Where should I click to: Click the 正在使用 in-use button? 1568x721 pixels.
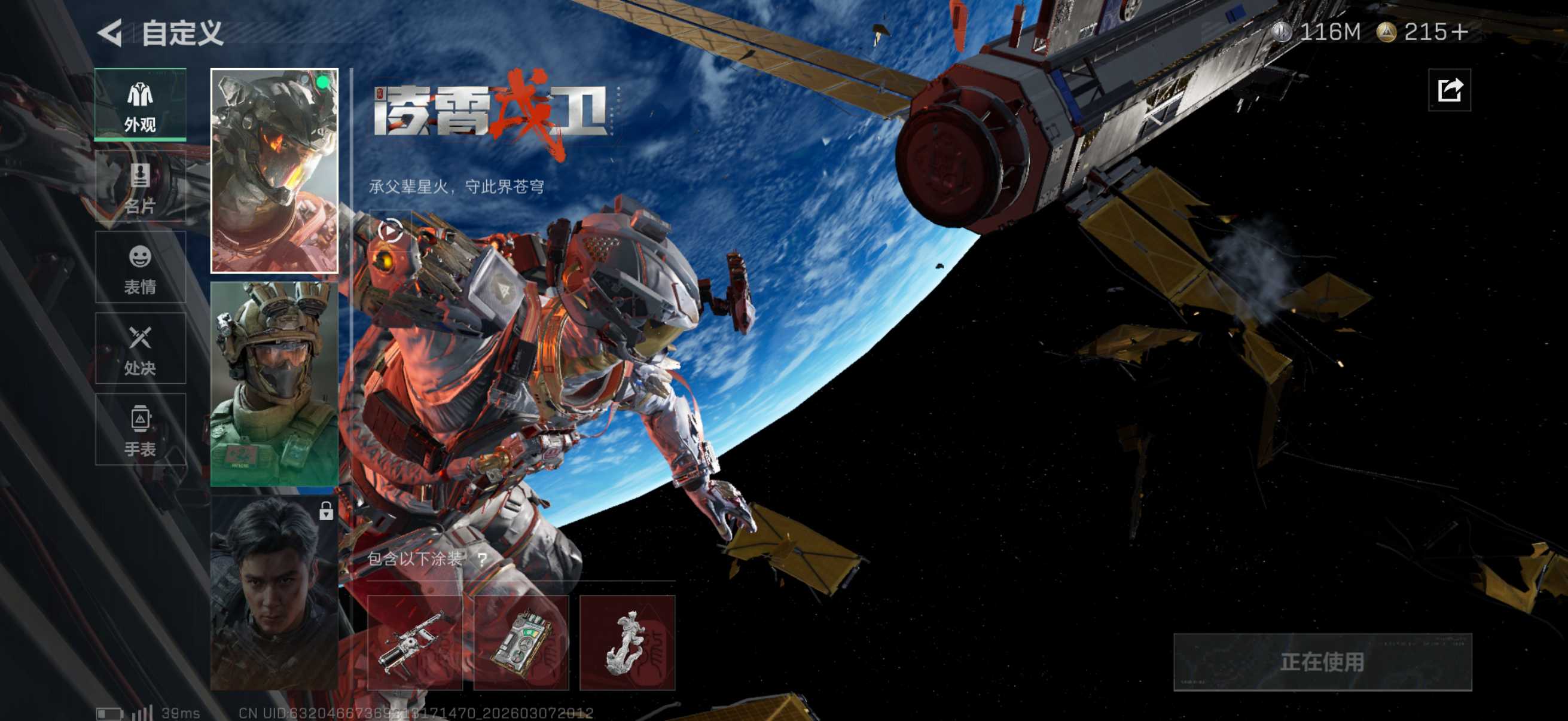click(x=1322, y=662)
